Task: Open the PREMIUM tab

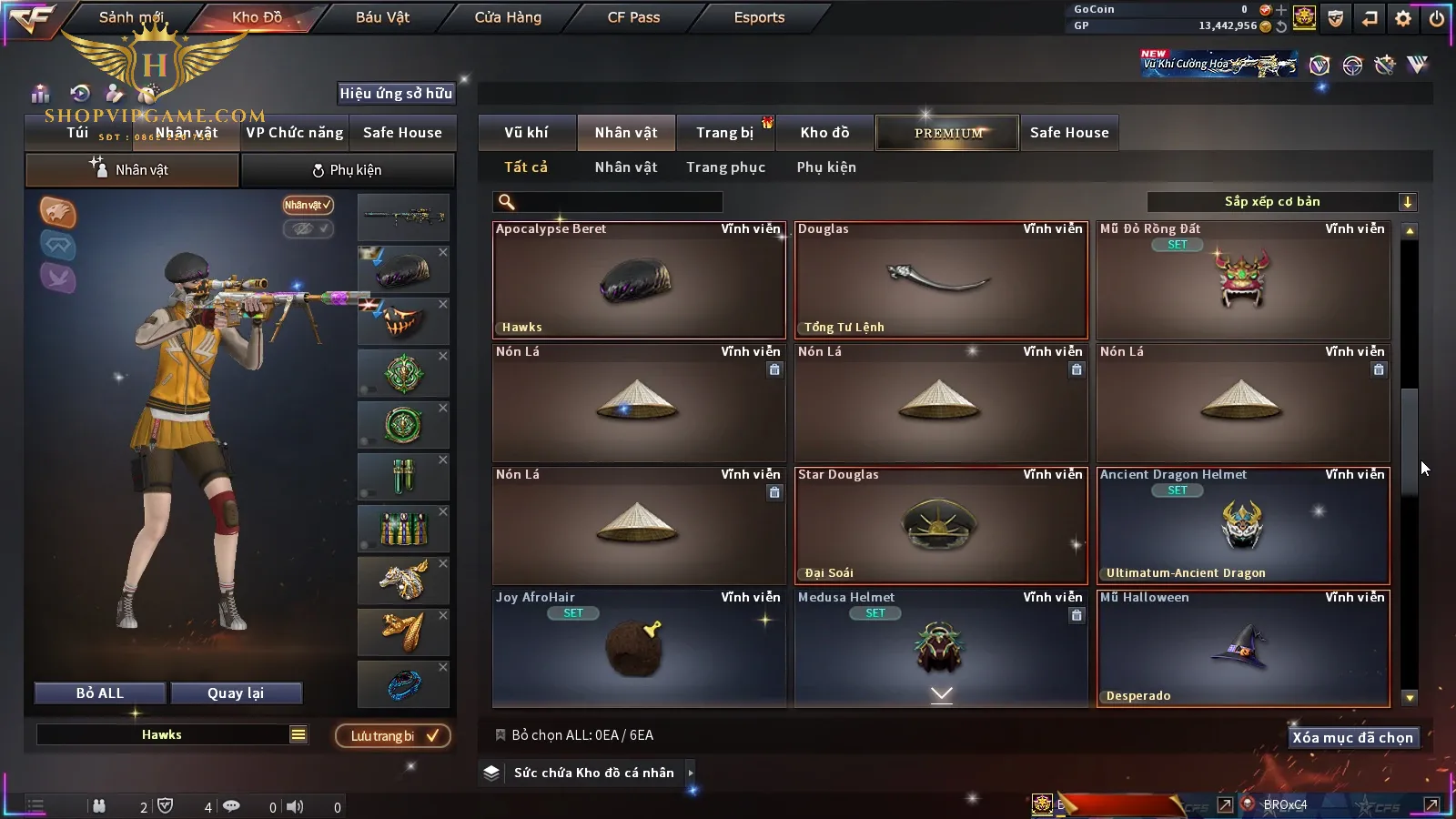Action: (x=948, y=133)
